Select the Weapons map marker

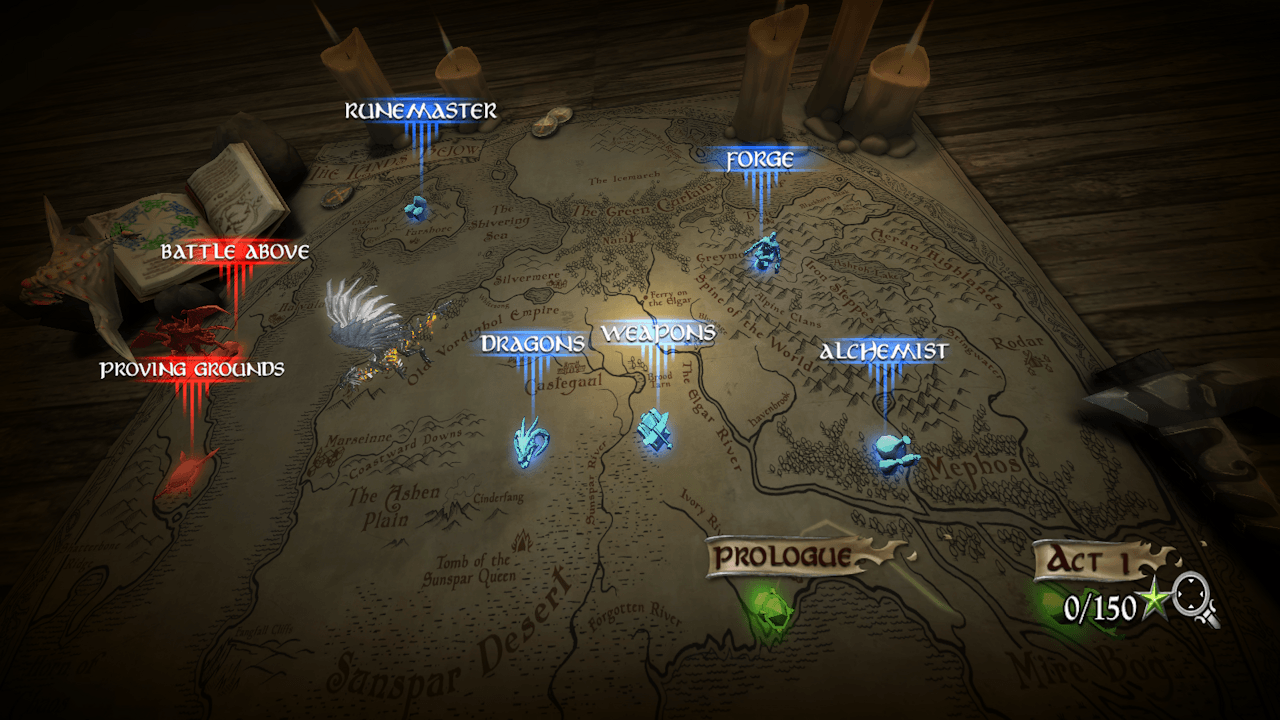pyautogui.click(x=658, y=333)
